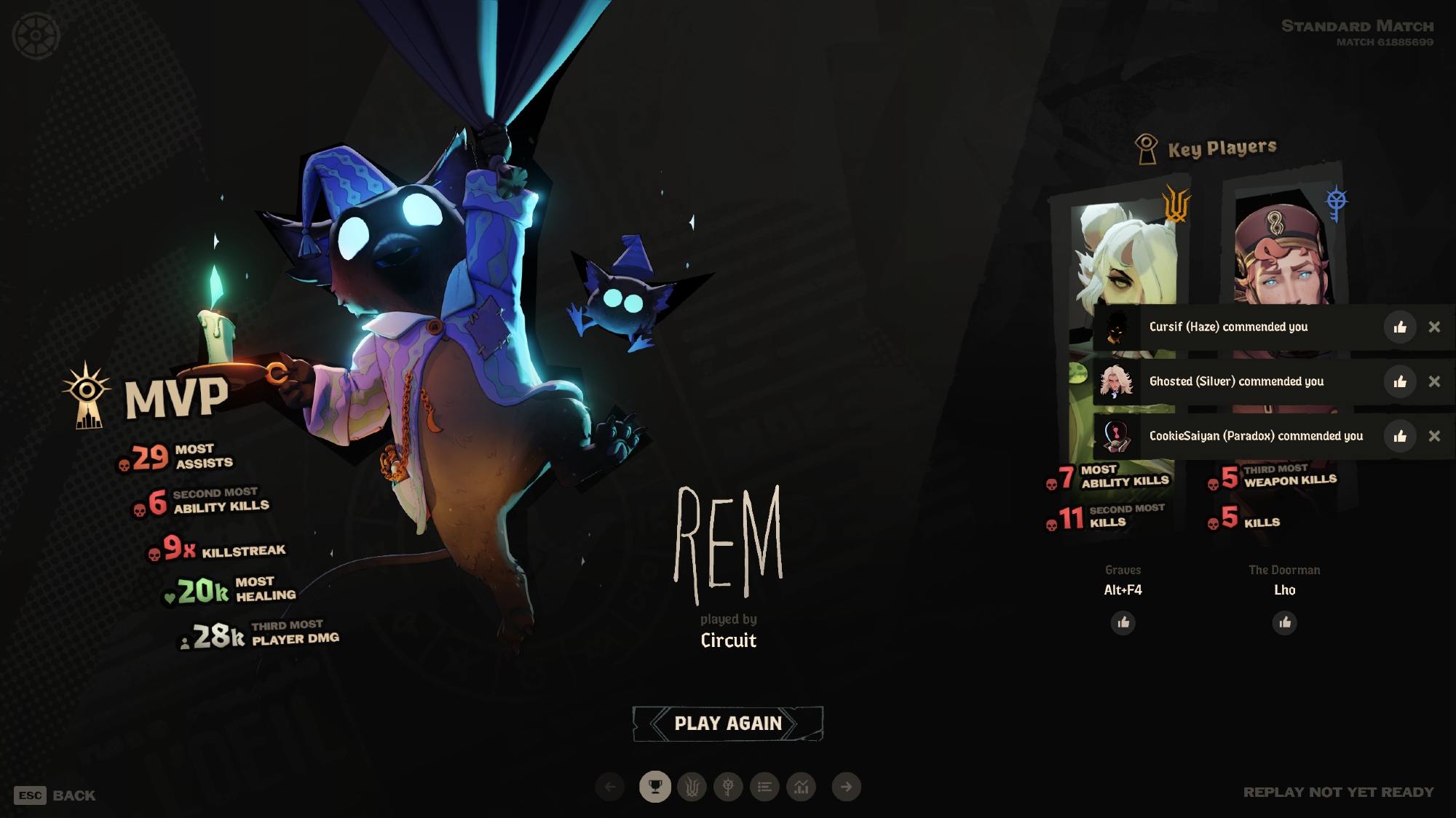The height and width of the screenshot is (818, 1456).
Task: Click the Play Again button
Action: (728, 723)
